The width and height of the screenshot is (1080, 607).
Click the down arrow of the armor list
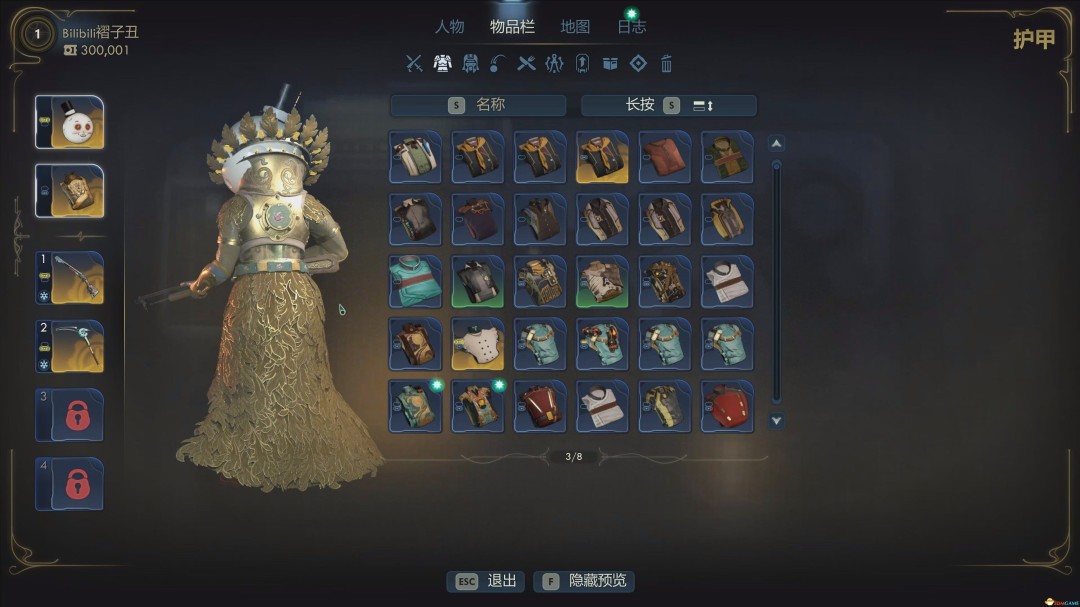click(x=776, y=421)
